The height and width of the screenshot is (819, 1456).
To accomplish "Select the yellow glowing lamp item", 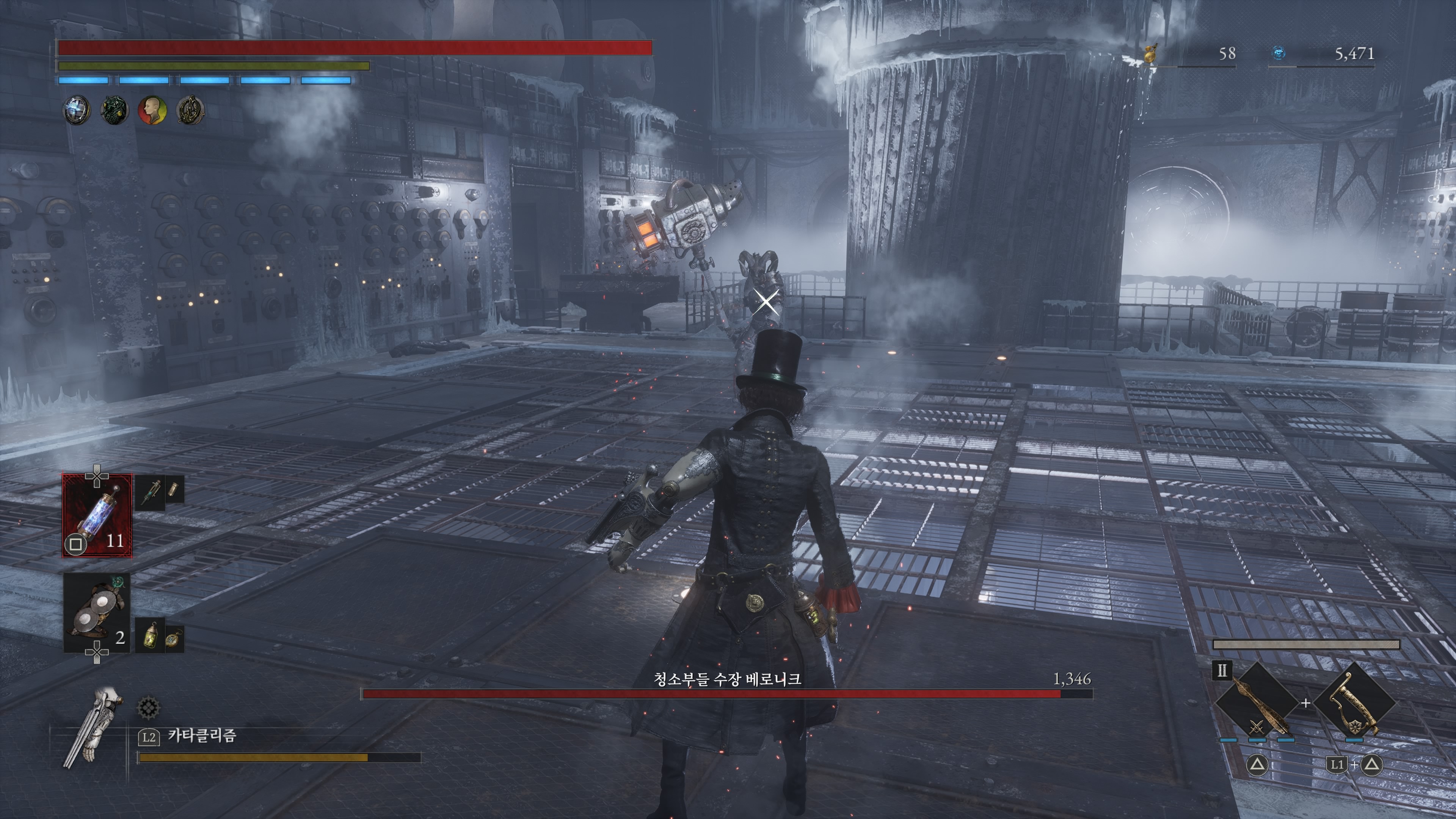I will tap(151, 635).
